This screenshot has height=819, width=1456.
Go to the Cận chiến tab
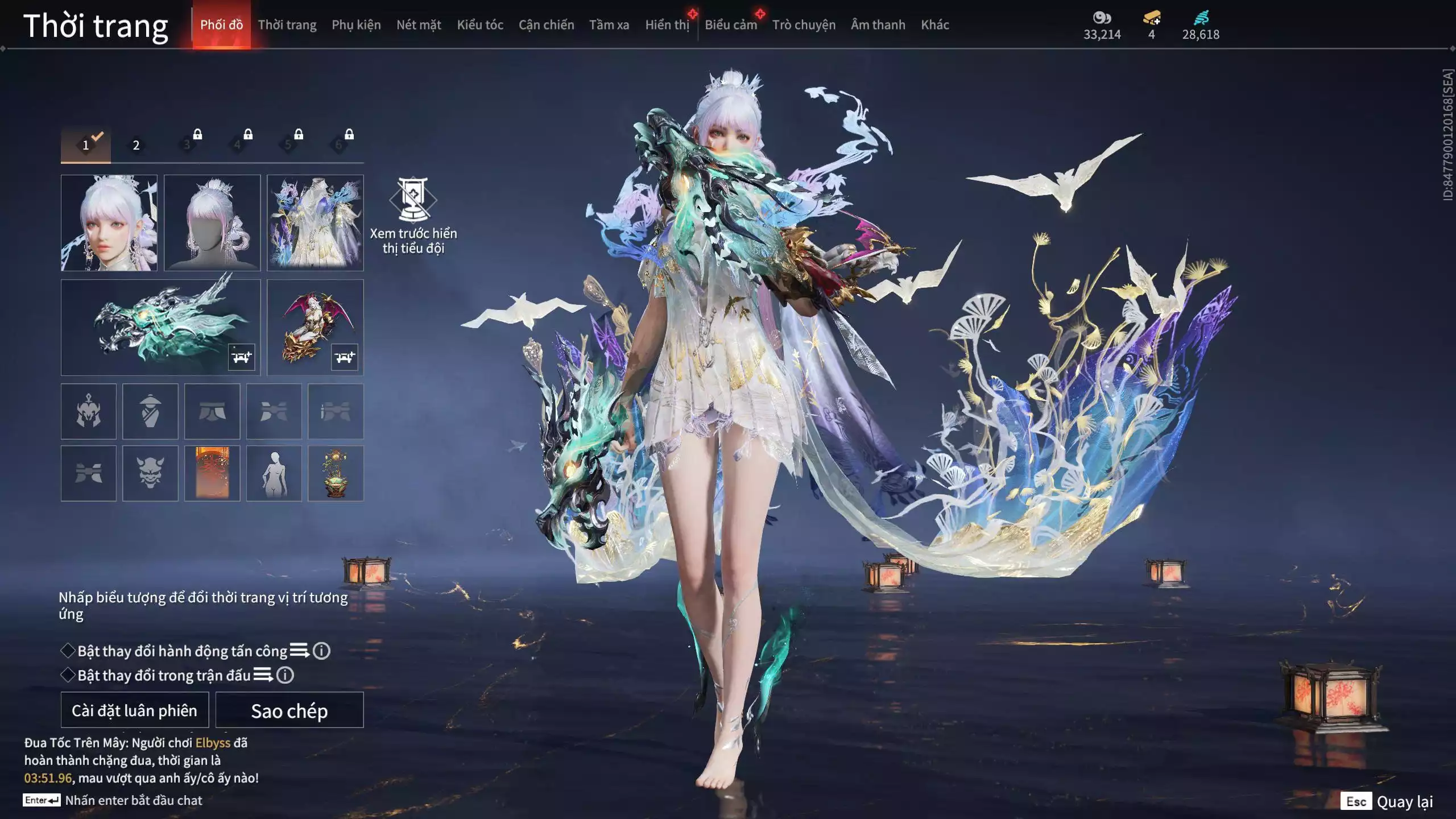[x=546, y=25]
